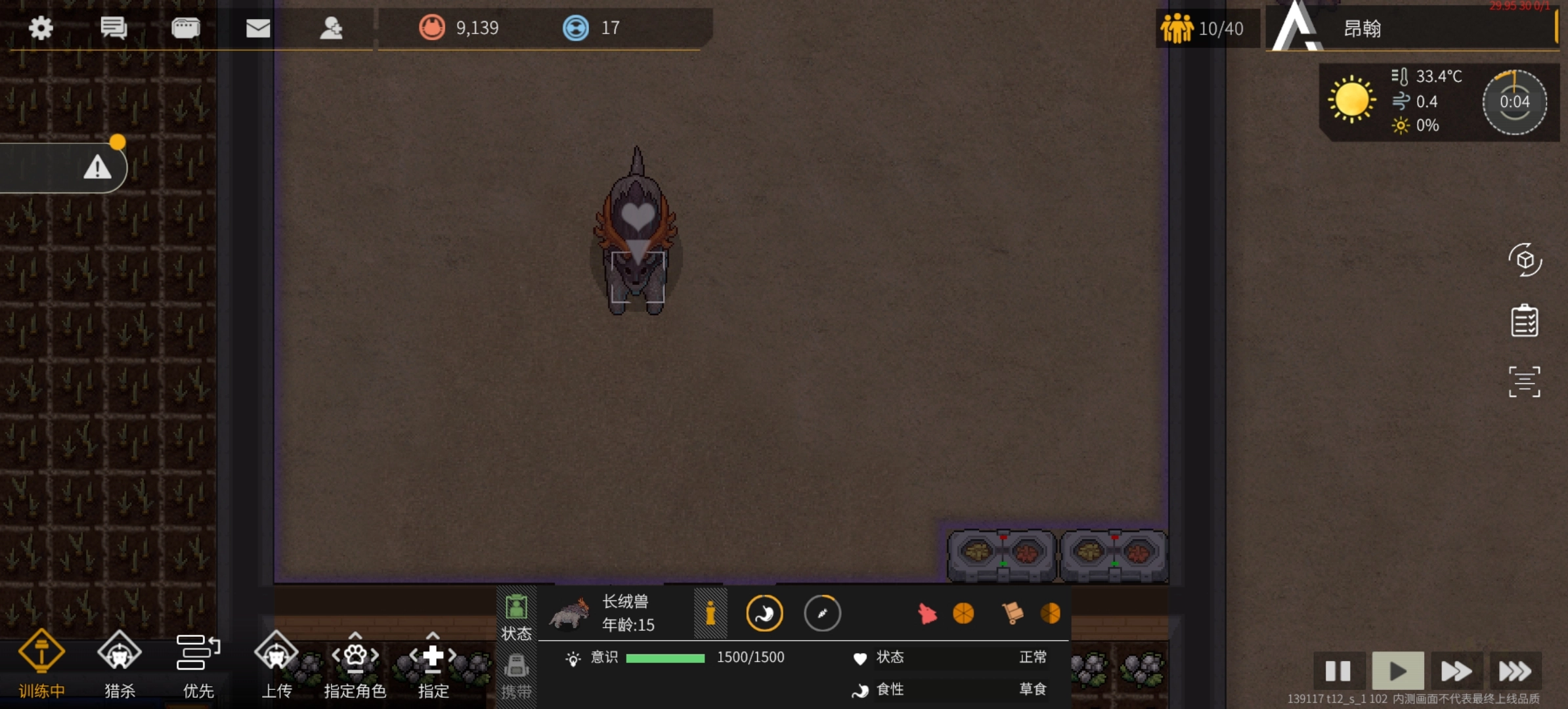This screenshot has width=1568, height=709.
Task: Expand the warning alert tab
Action: pyautogui.click(x=97, y=168)
